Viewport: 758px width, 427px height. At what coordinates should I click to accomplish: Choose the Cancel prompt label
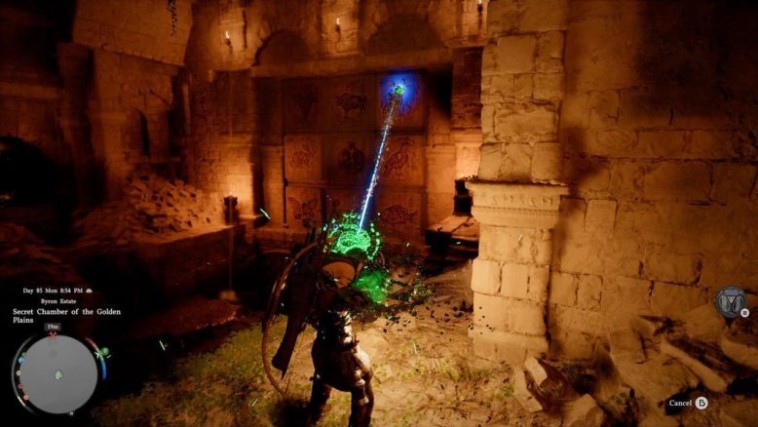click(x=680, y=403)
